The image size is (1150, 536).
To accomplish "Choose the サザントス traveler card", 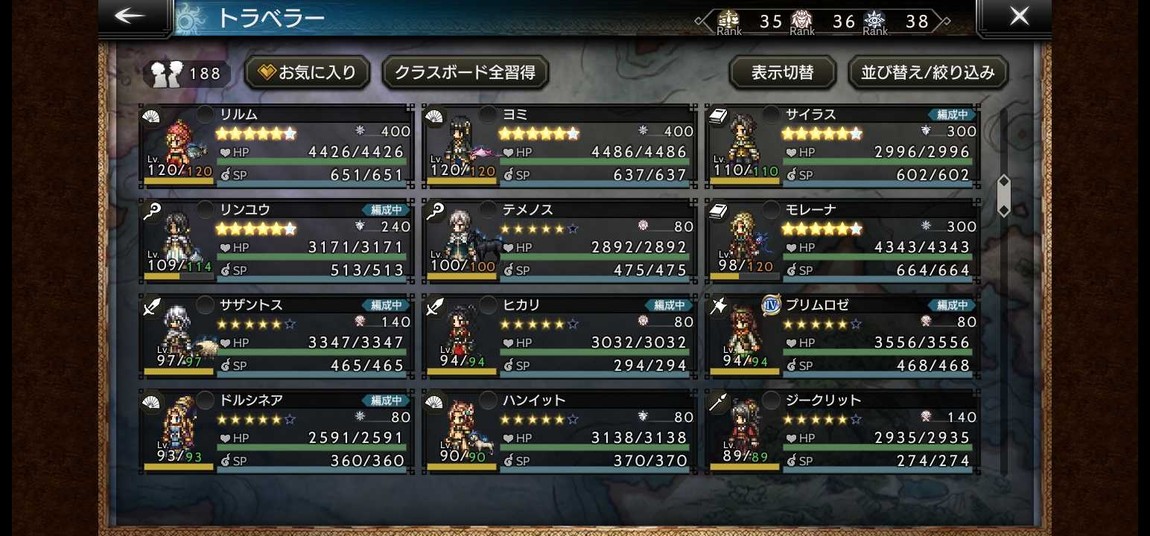I will pos(277,337).
